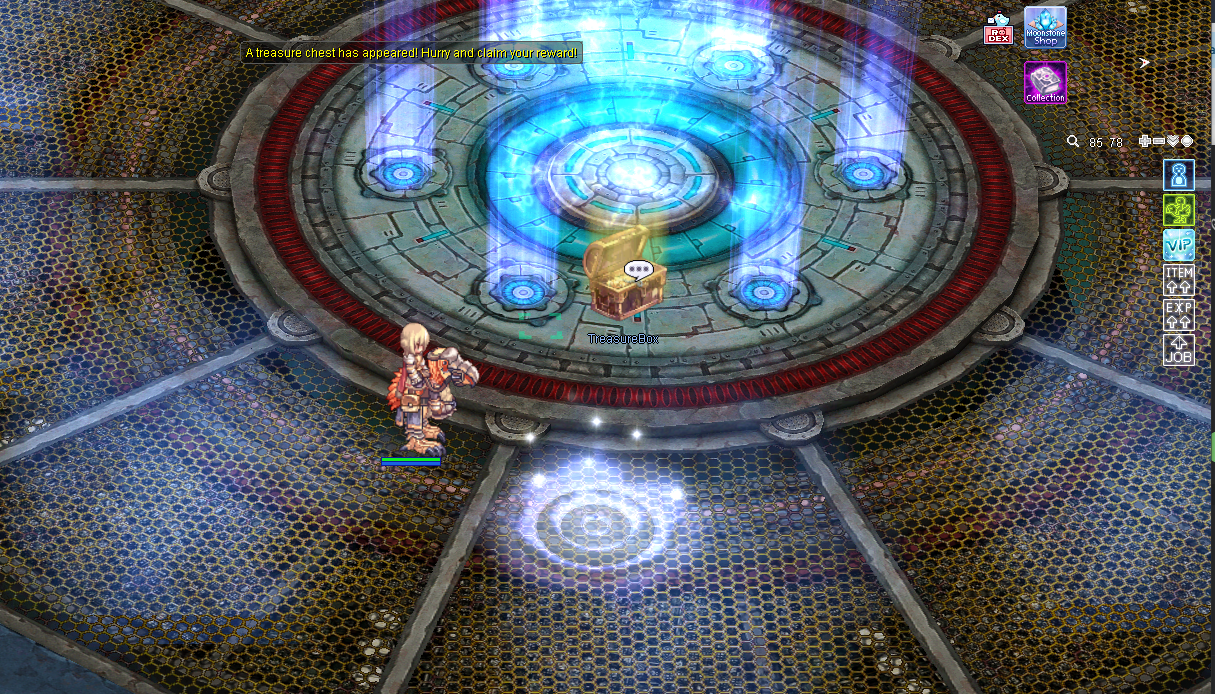Click the round circle minimap button
This screenshot has width=1215, height=694.
pyautogui.click(x=1187, y=142)
